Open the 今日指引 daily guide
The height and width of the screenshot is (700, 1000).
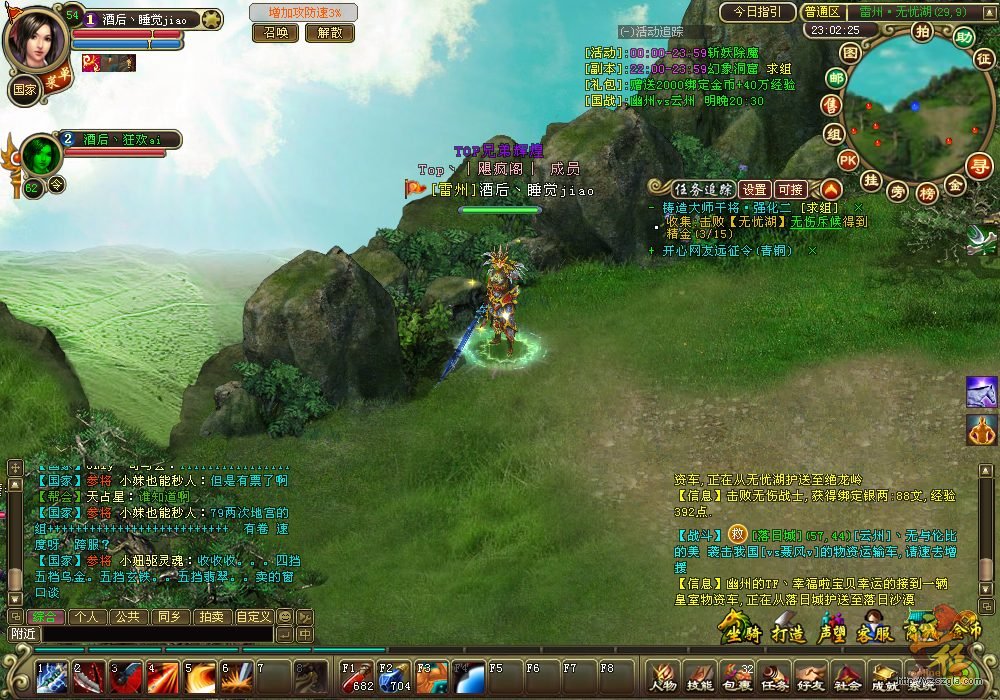coord(757,12)
